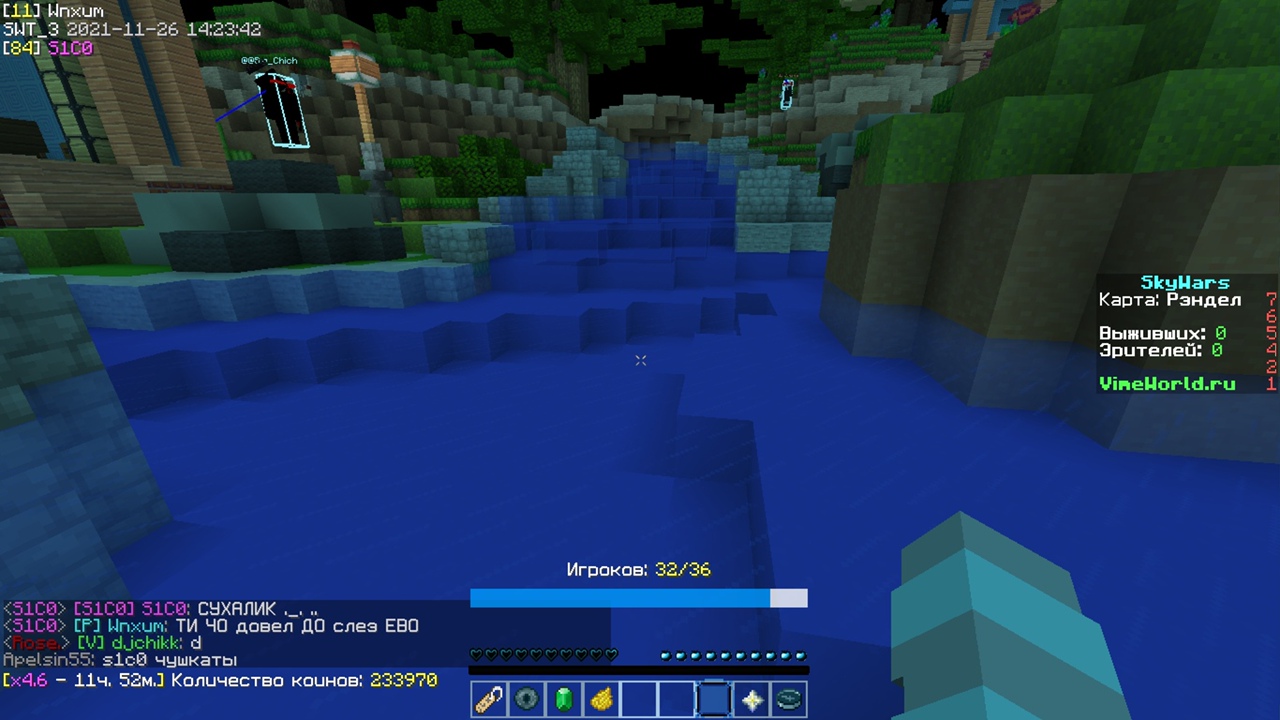Pick the nether star hotbar slot
The image size is (1280, 720).
tap(752, 699)
